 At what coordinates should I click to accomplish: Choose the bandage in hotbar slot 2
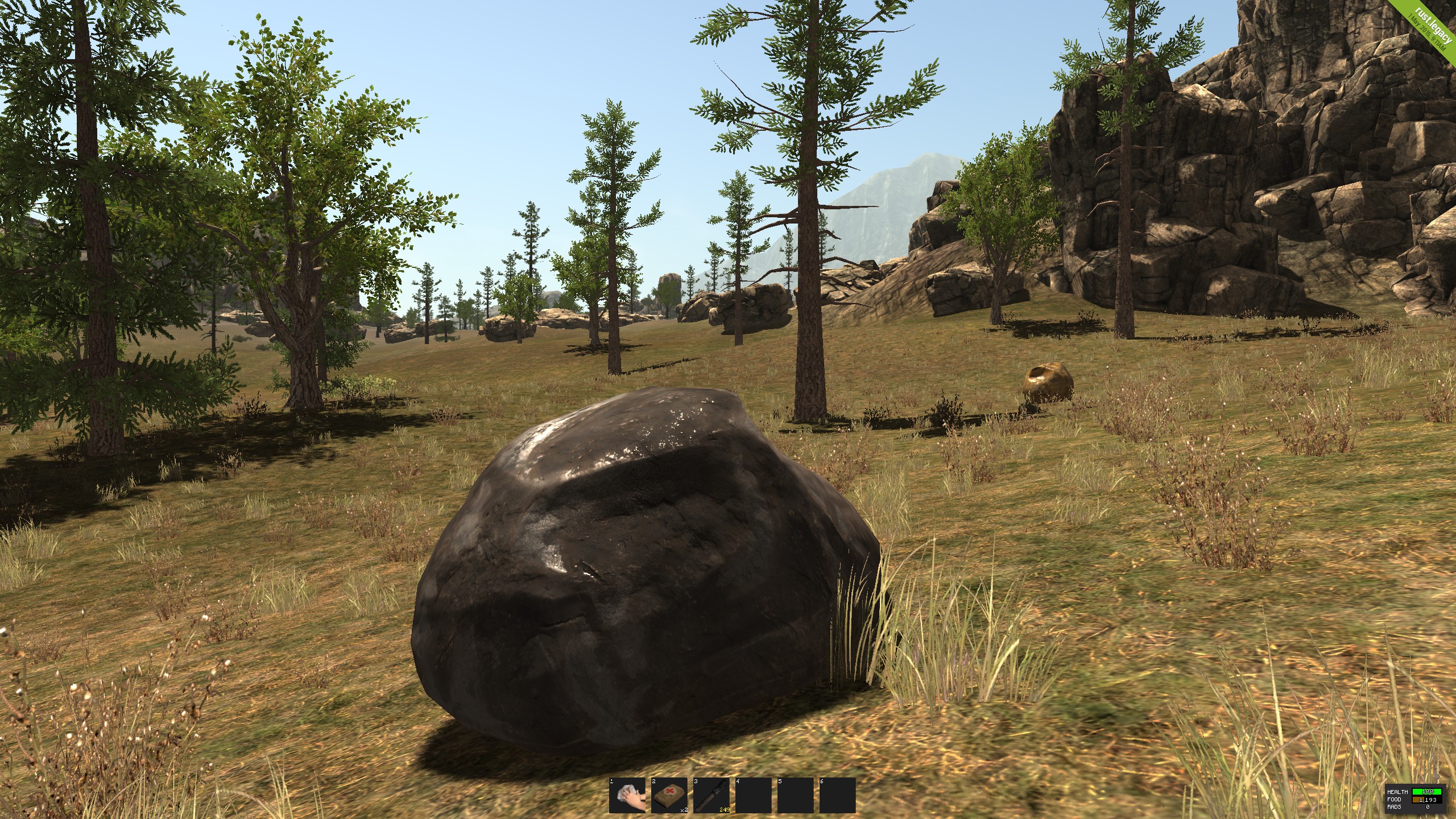669,795
